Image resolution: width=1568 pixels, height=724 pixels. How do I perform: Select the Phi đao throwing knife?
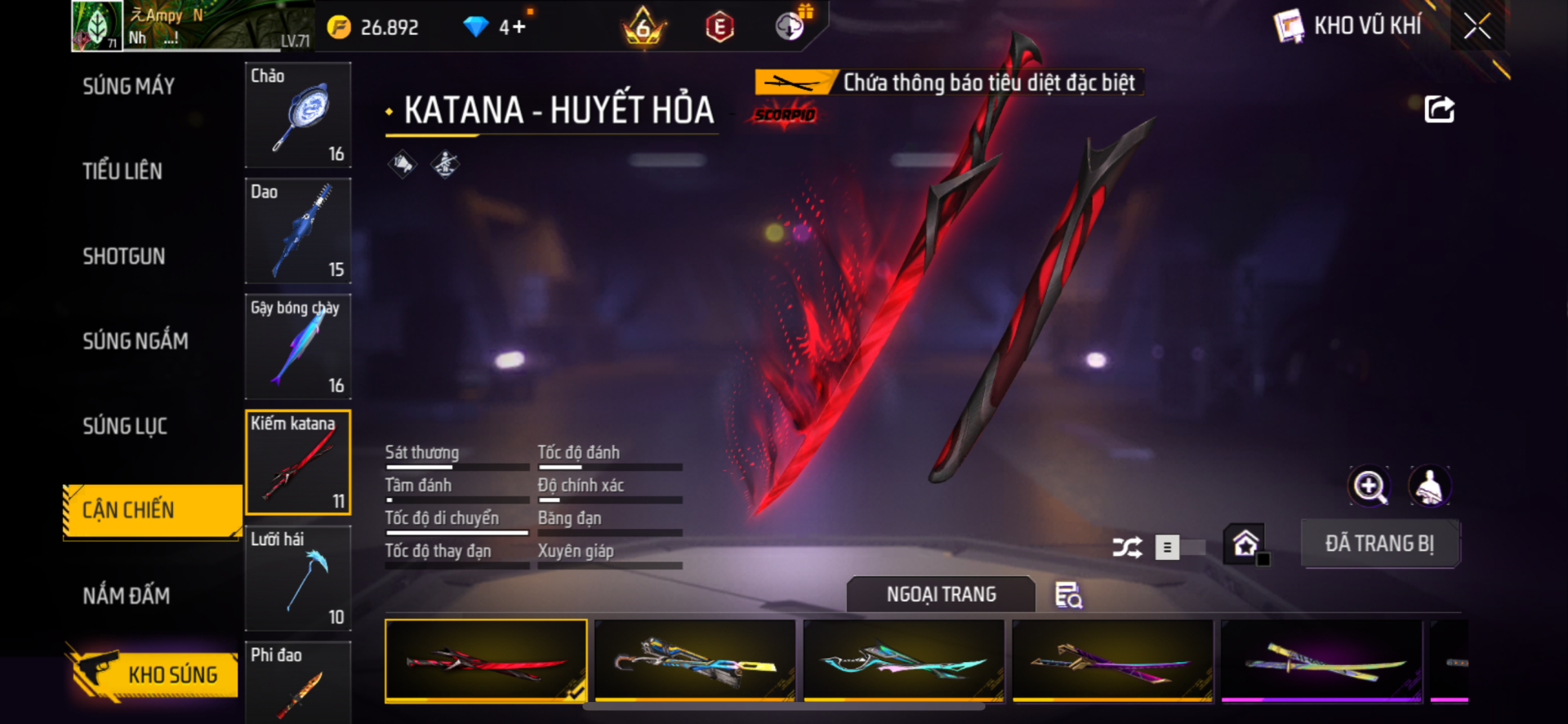pos(298,682)
